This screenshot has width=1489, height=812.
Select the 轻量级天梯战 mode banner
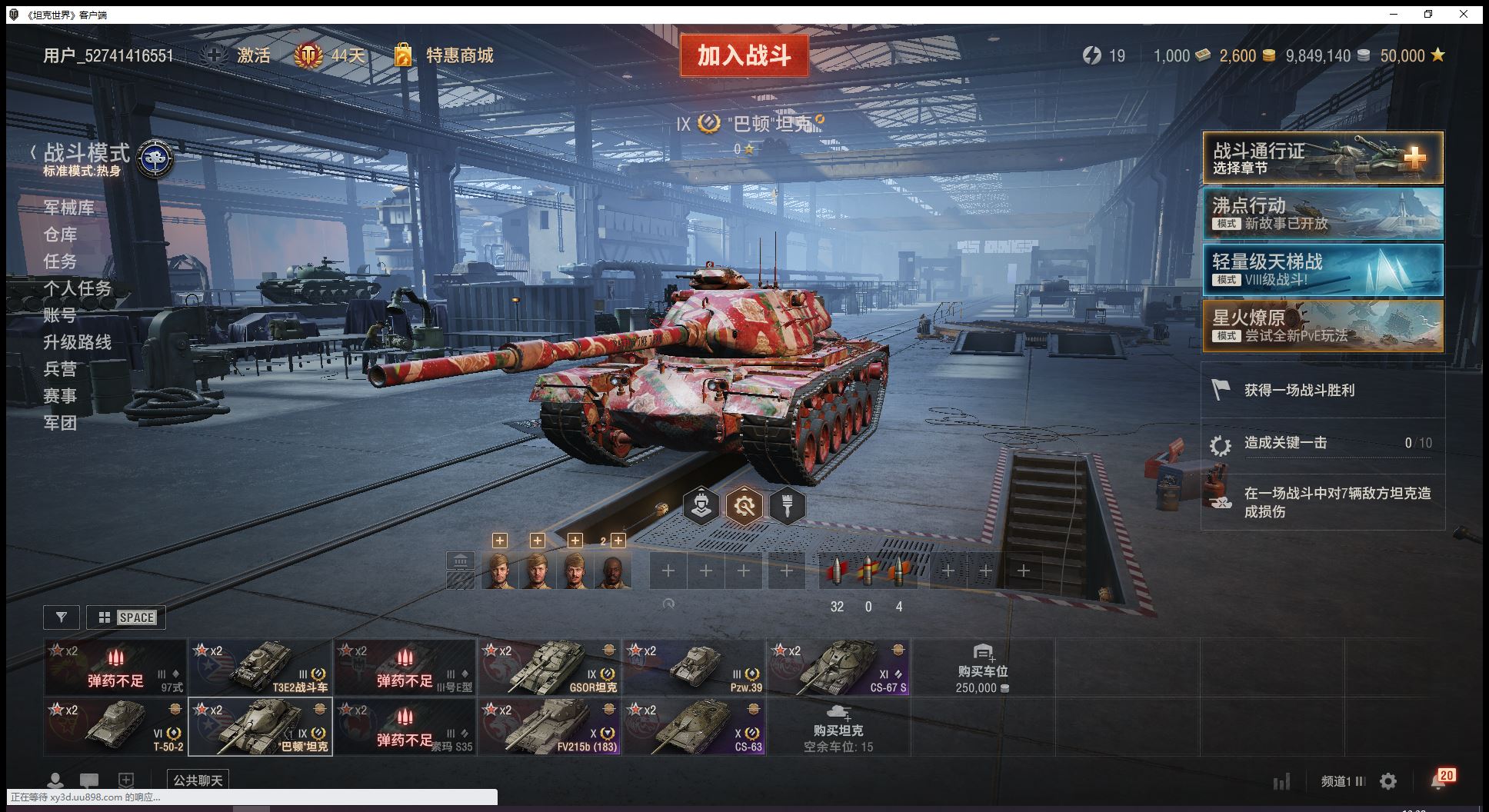tap(1322, 270)
